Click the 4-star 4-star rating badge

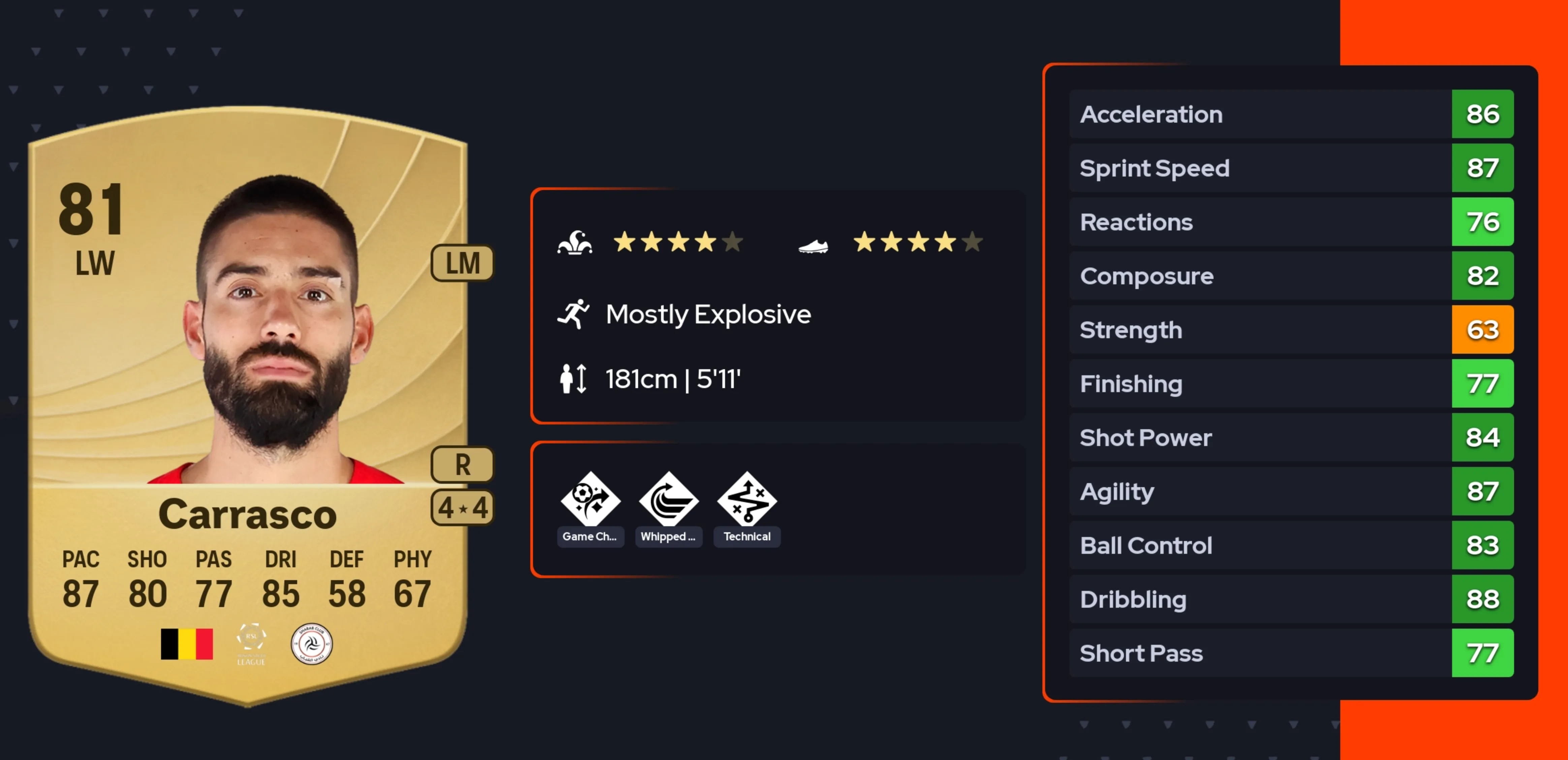click(462, 509)
